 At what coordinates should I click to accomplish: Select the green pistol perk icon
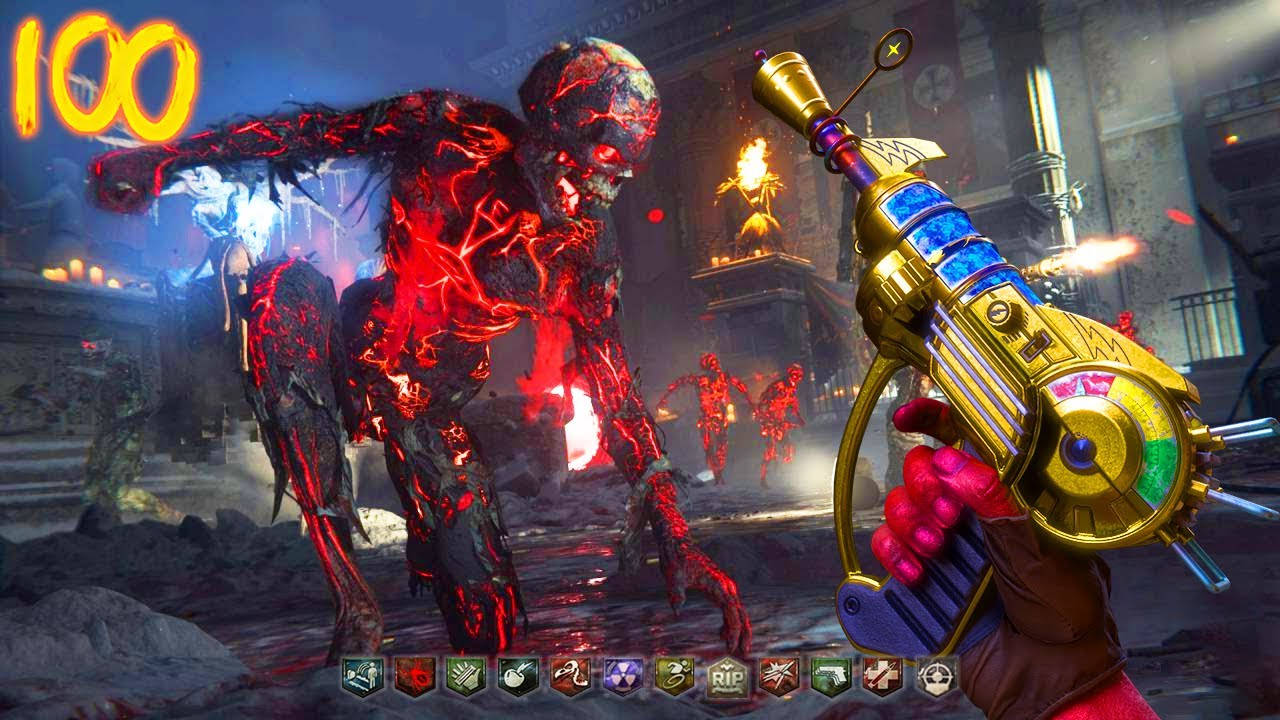[831, 677]
